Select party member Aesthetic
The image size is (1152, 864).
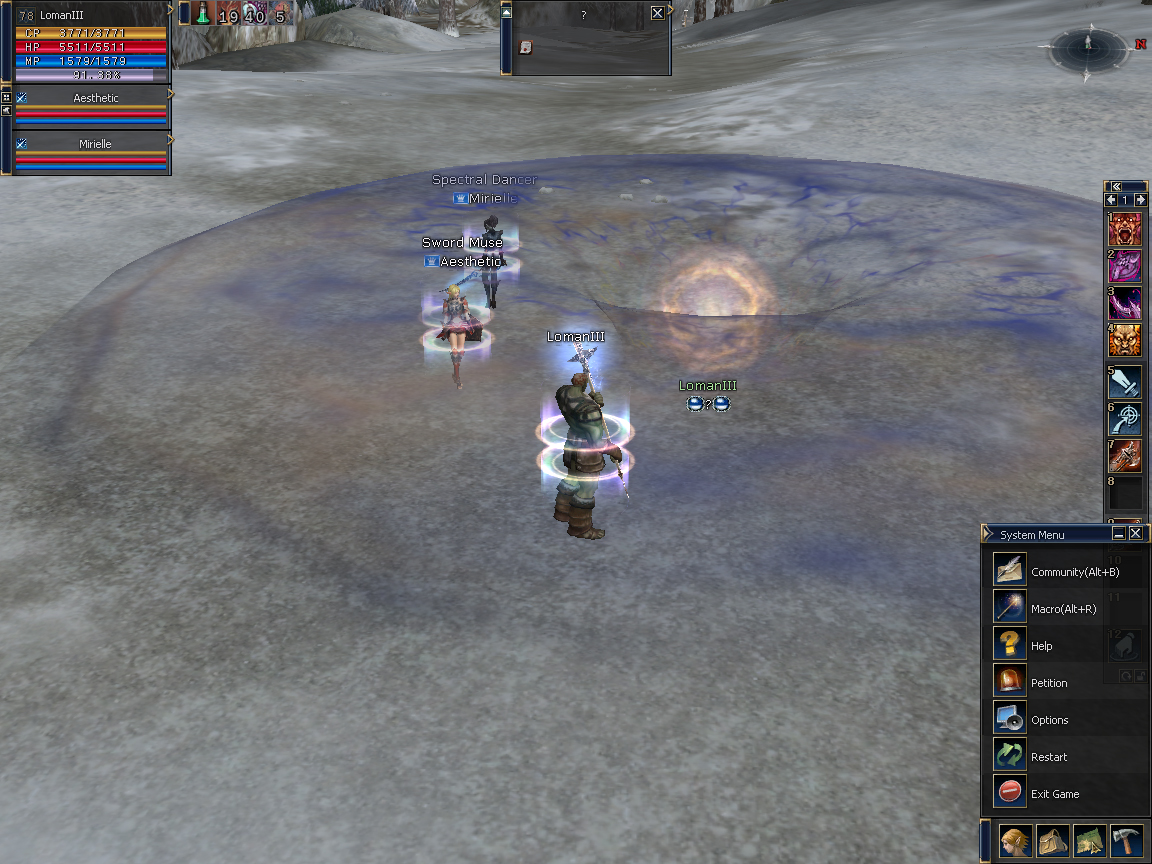(x=95, y=98)
